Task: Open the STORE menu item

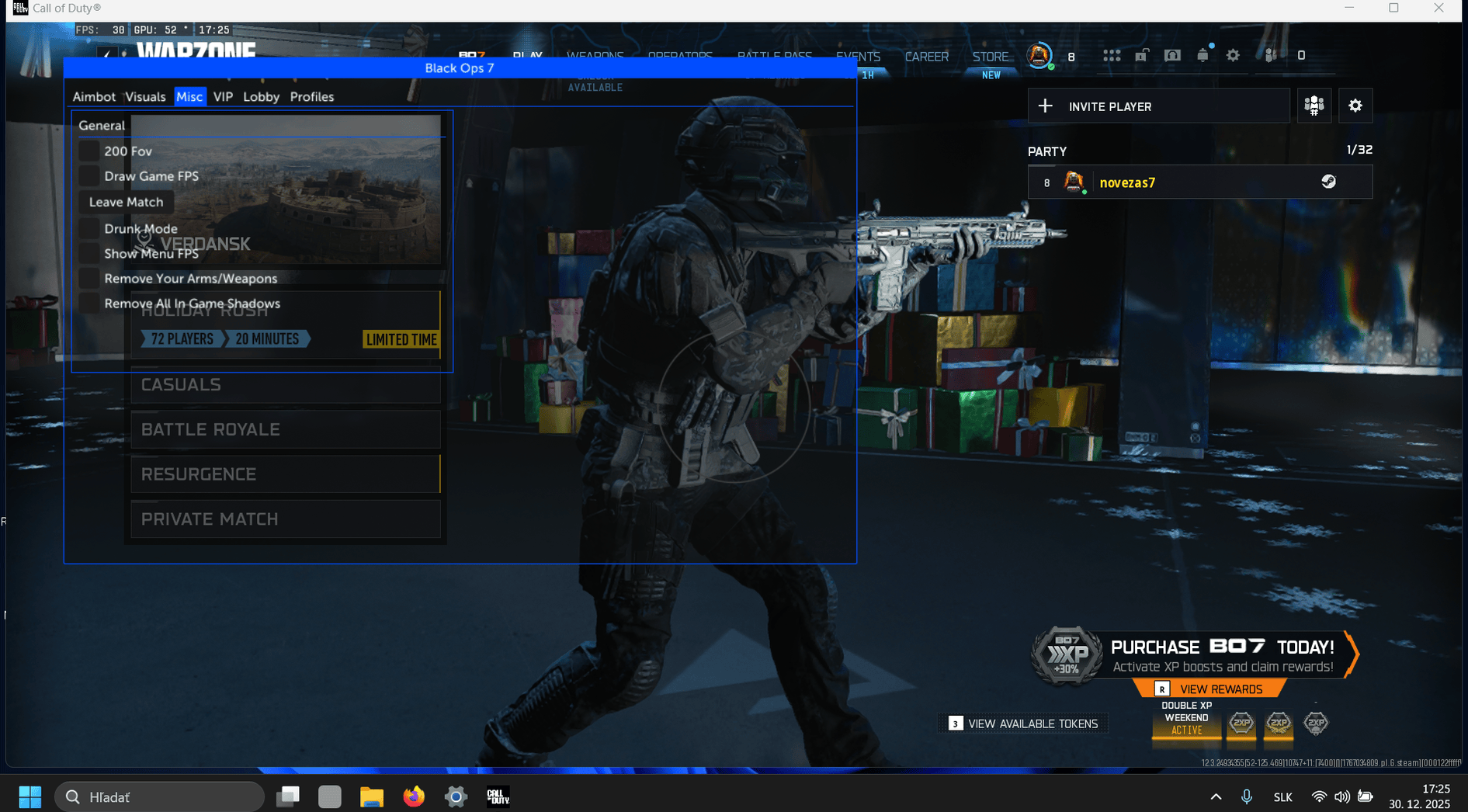Action: coord(990,57)
